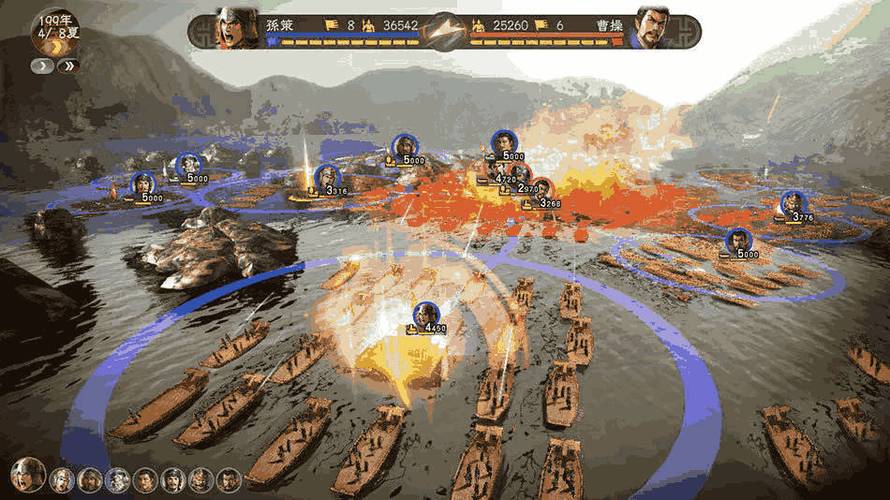Screen dimensions: 890x500
Task: Pick the unit marker showing 3268 troops
Action: [541, 190]
